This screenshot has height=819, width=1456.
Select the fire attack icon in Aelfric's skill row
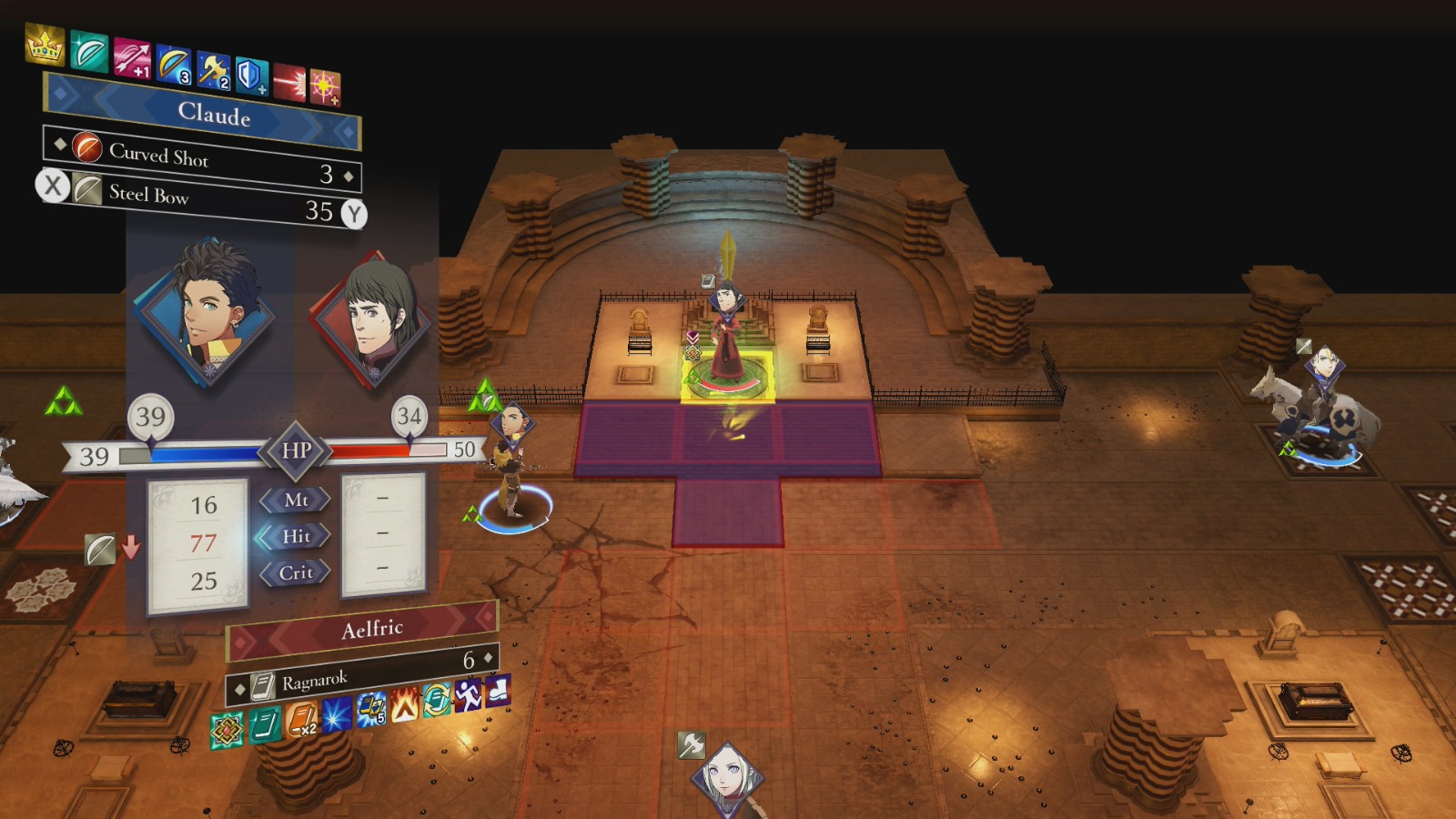coord(405,705)
